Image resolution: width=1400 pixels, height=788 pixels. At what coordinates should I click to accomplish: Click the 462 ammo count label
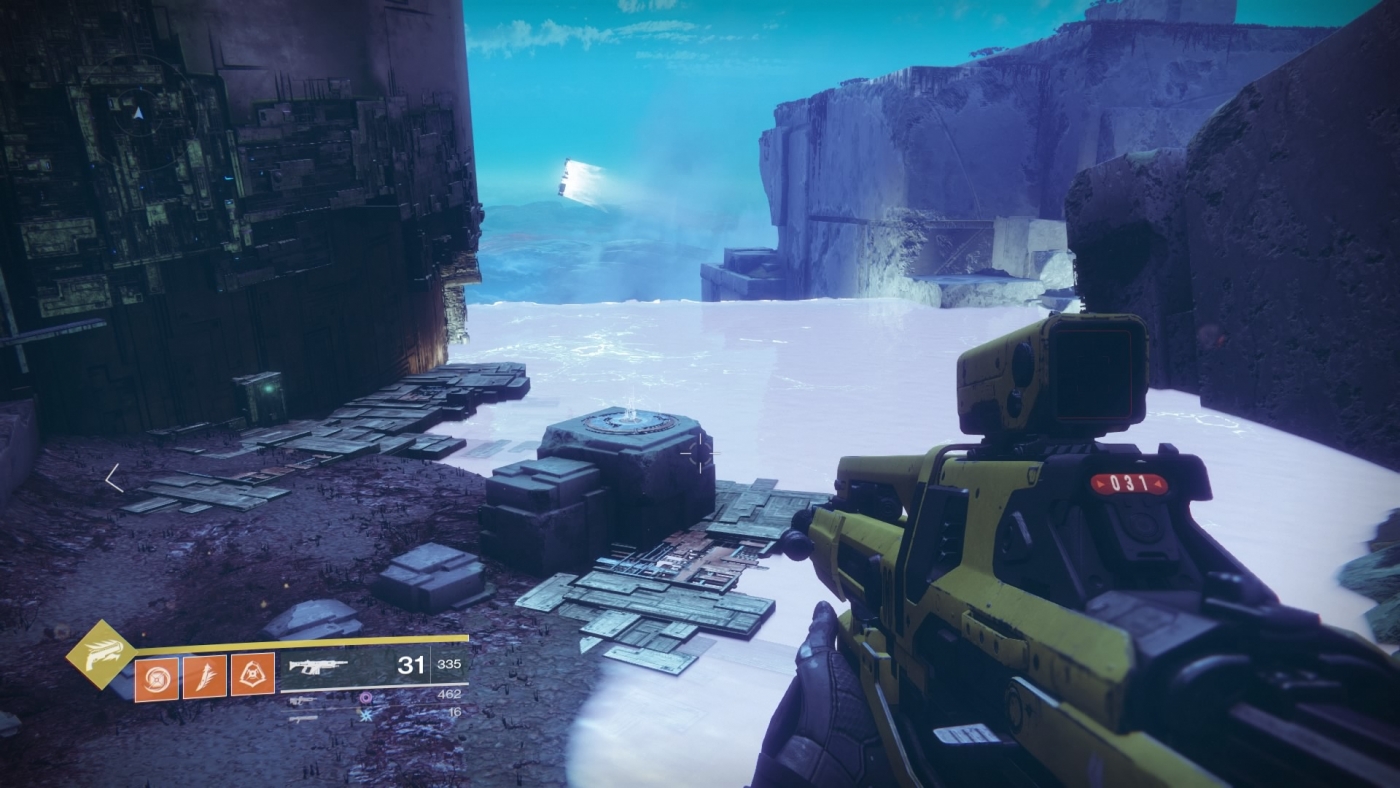coord(449,692)
